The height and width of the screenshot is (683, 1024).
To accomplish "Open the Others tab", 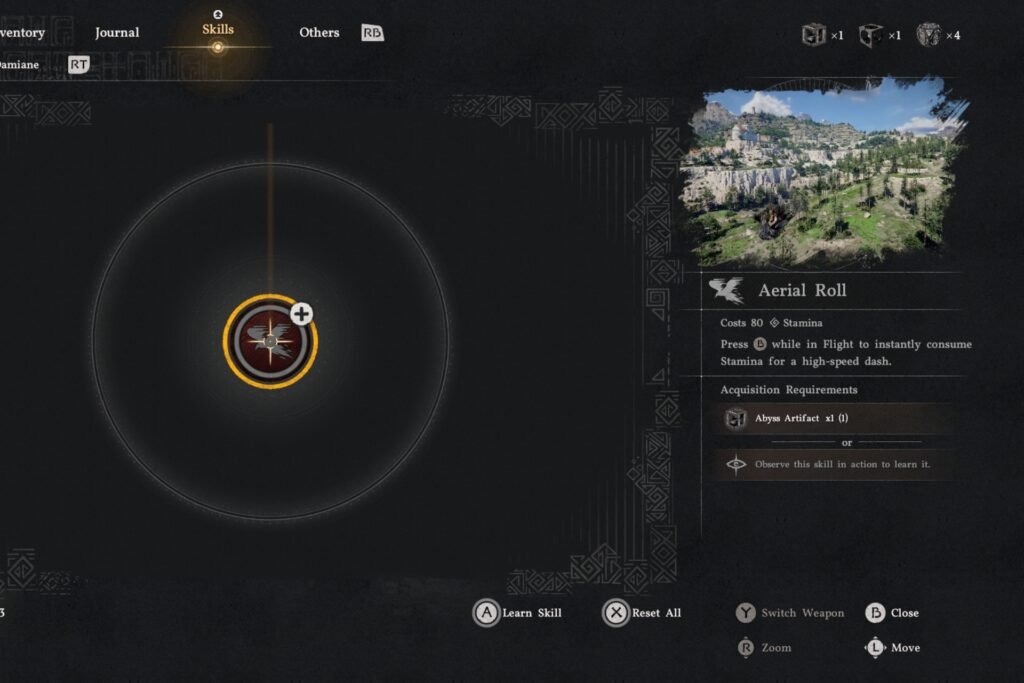I will click(319, 32).
